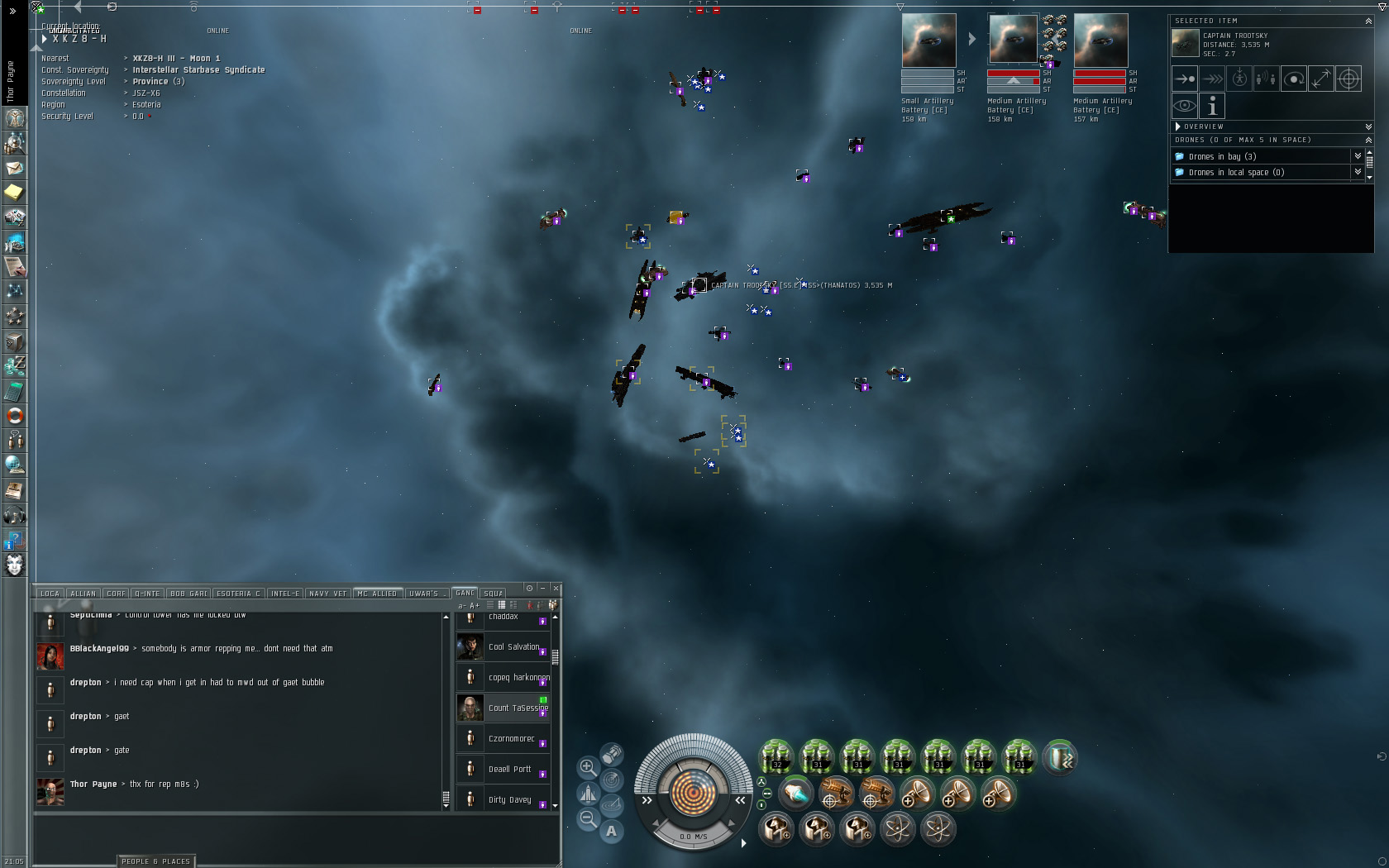
Task: Activate the first cap booster module
Action: click(776, 756)
